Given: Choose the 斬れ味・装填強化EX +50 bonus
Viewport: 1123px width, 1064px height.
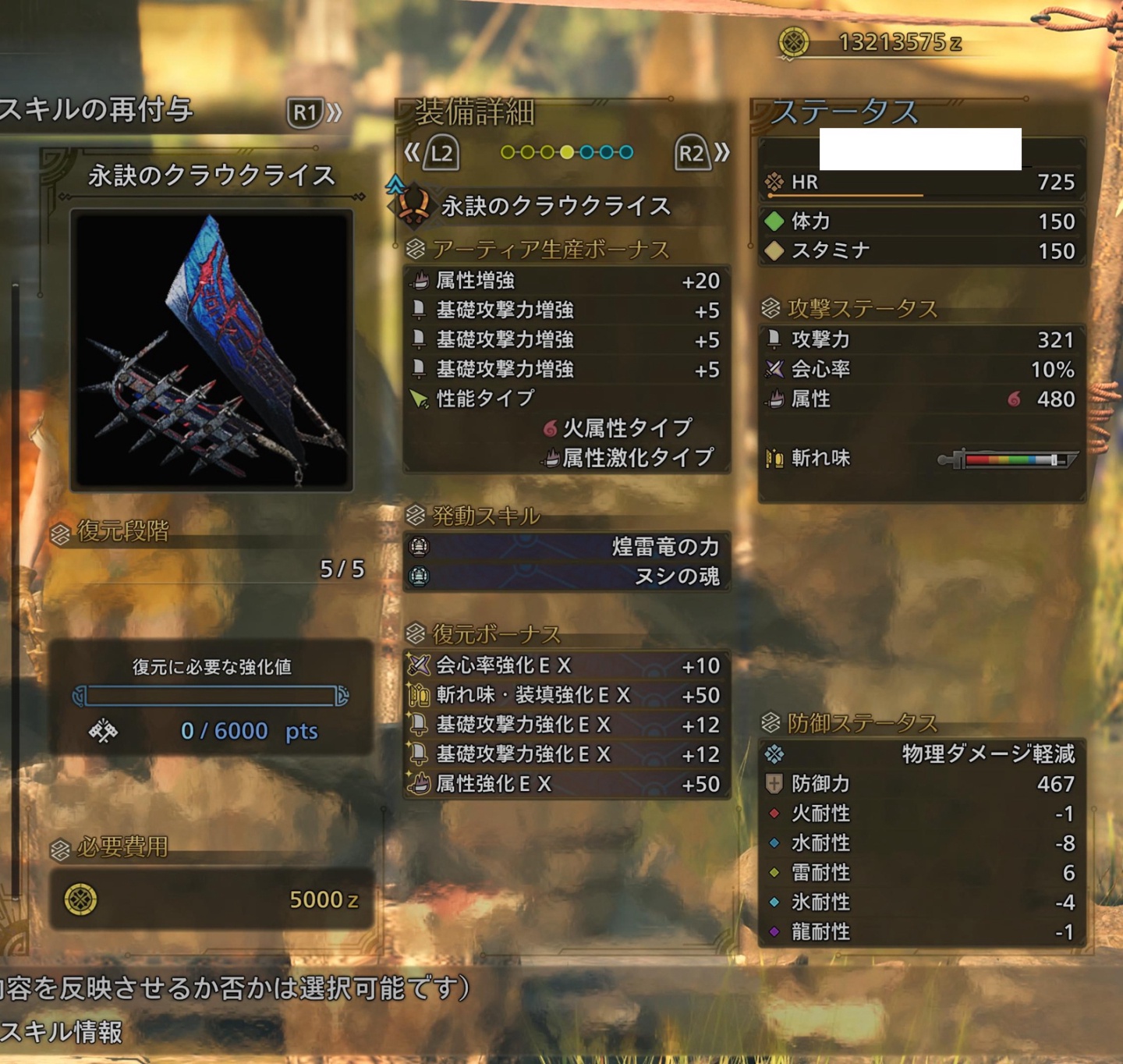Looking at the screenshot, I should pyautogui.click(x=567, y=695).
